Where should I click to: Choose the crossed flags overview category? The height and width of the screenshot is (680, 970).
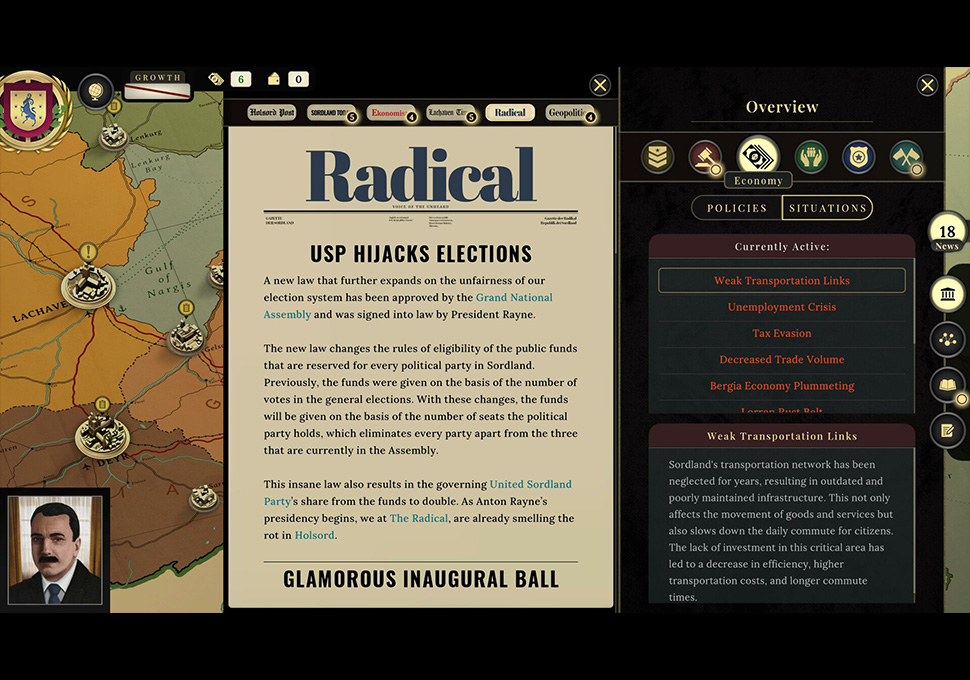pos(906,157)
